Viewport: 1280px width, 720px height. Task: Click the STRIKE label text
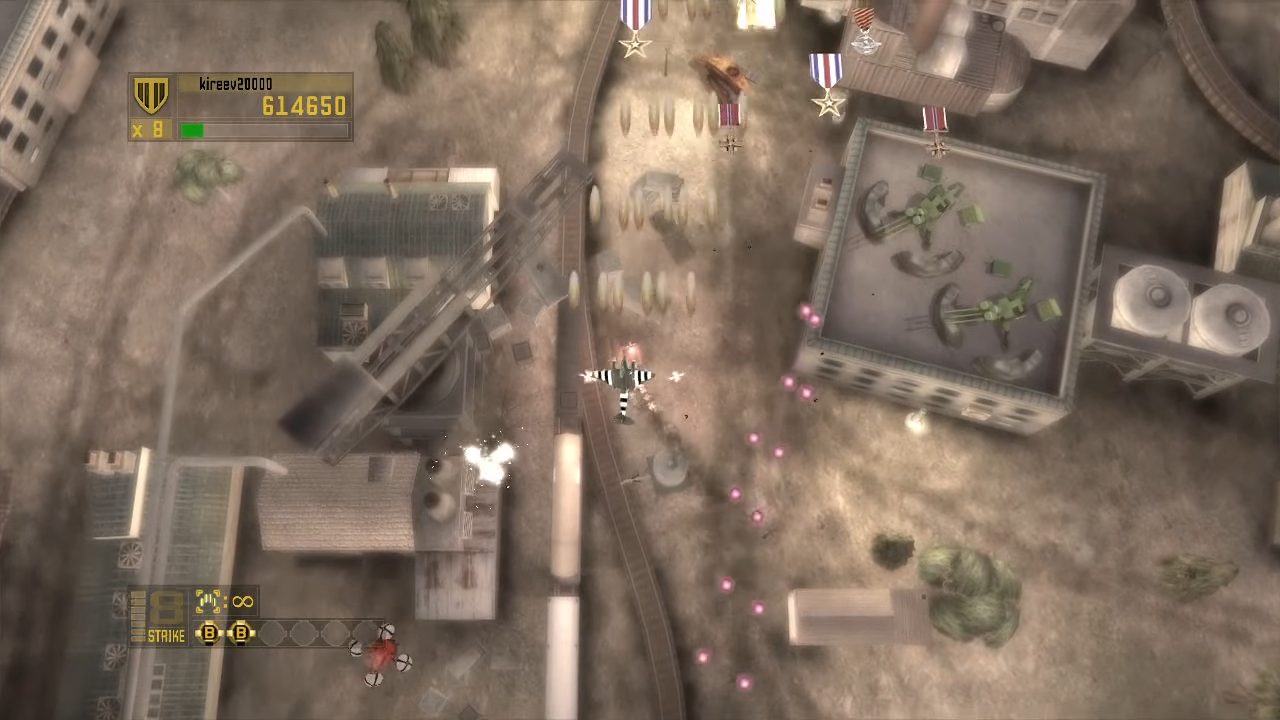point(165,637)
